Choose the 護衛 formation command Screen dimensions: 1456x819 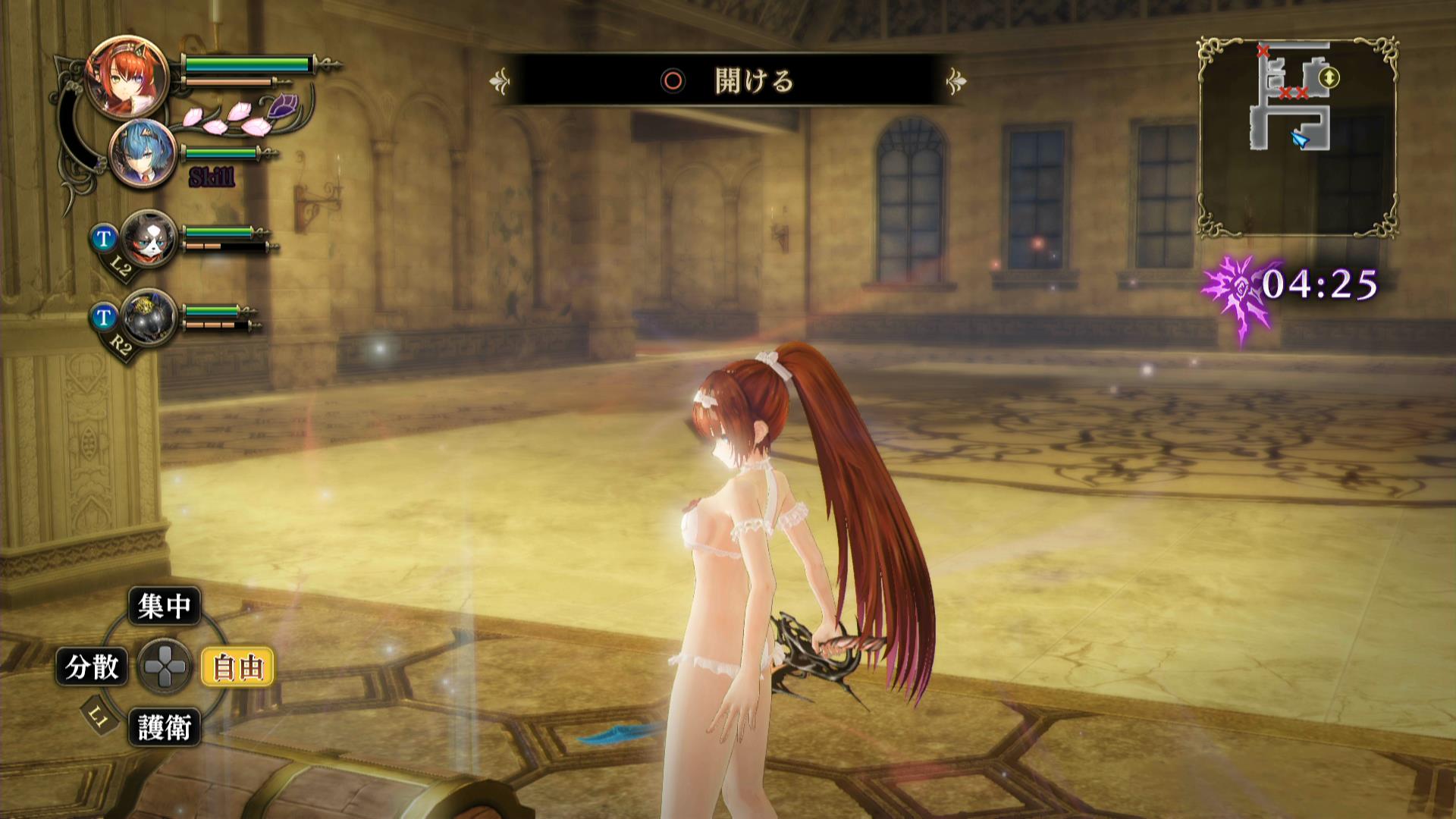(x=165, y=728)
